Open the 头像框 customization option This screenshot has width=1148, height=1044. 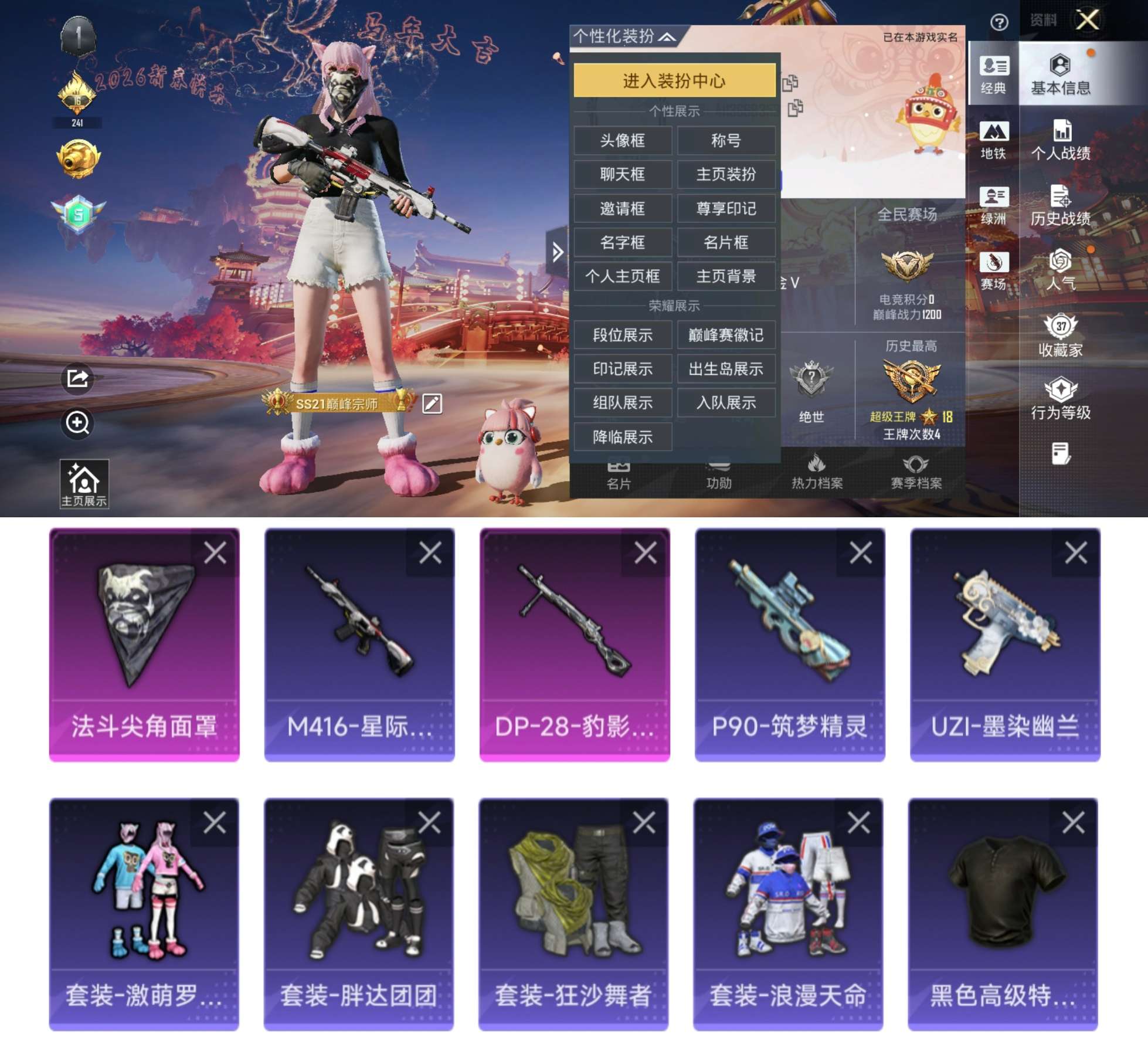point(623,141)
